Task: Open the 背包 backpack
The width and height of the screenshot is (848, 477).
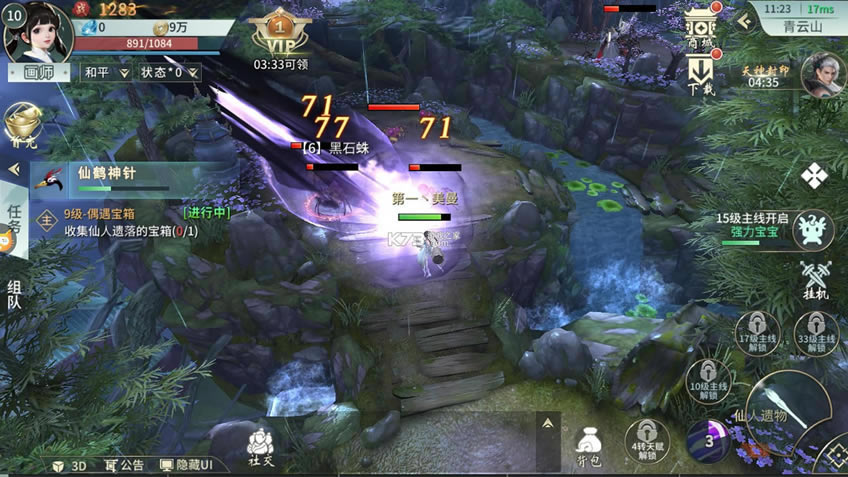Action: pos(589,444)
